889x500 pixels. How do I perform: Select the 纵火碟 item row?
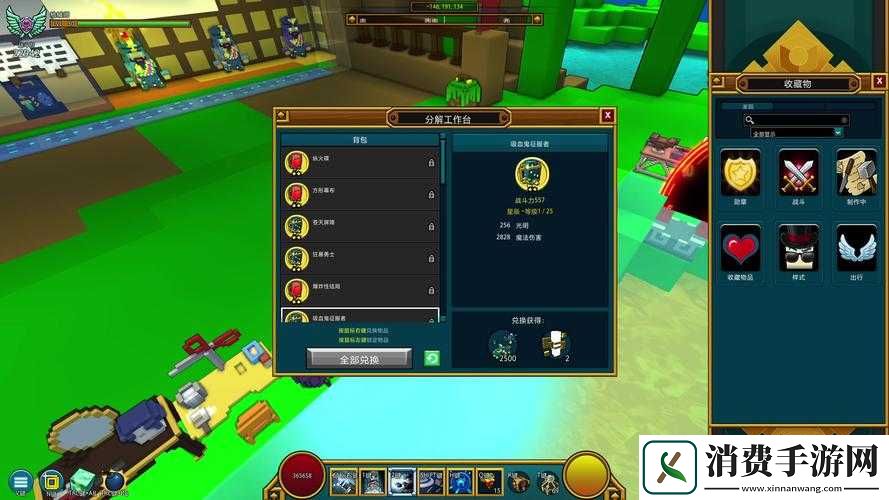click(x=360, y=162)
